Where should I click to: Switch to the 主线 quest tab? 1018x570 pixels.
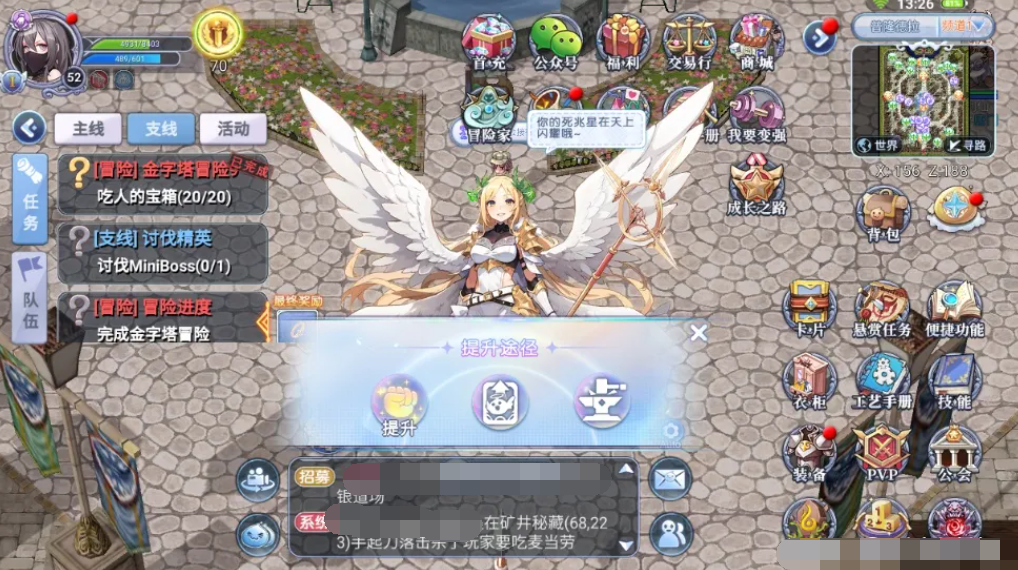tap(87, 128)
